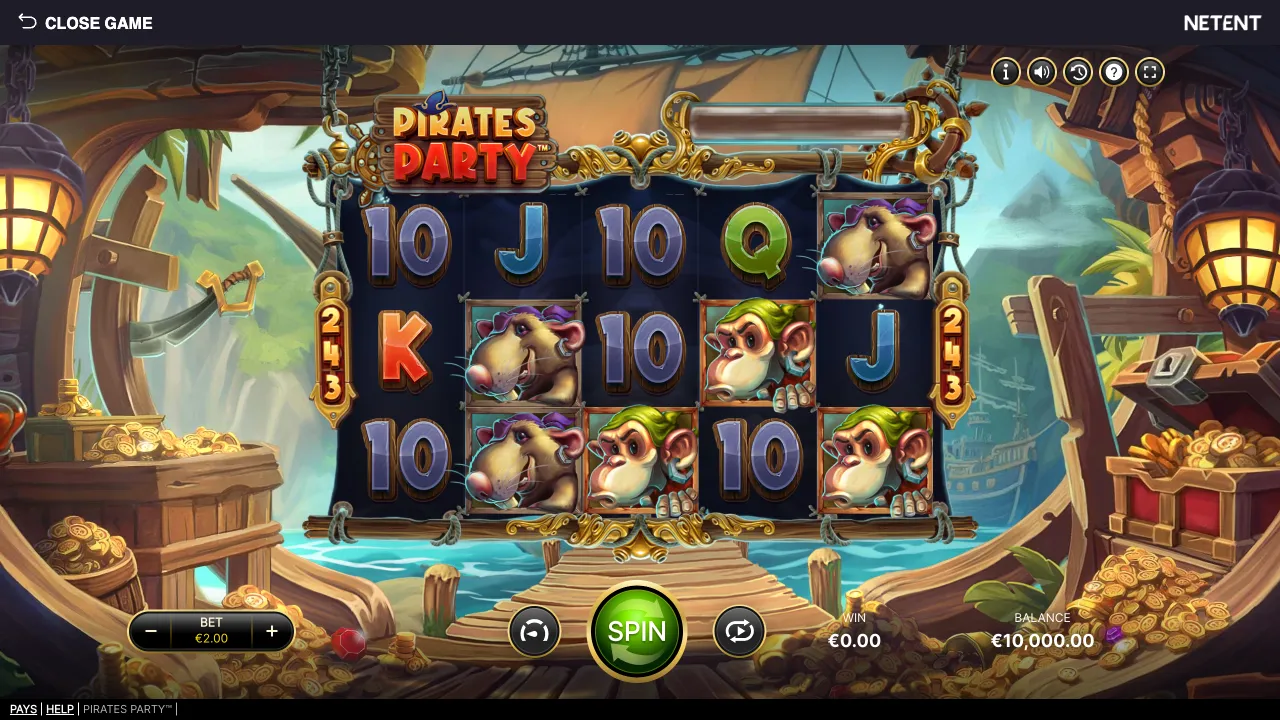
Task: Enter fullscreen mode
Action: point(1150,71)
